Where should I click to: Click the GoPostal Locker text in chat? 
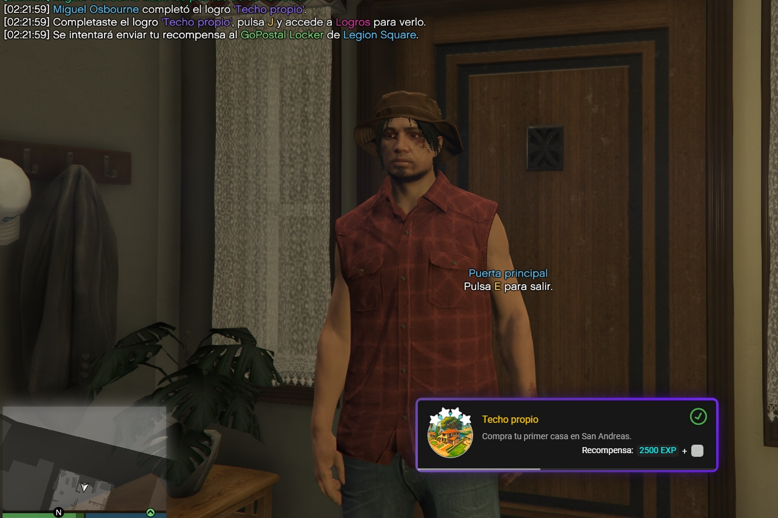[282, 35]
